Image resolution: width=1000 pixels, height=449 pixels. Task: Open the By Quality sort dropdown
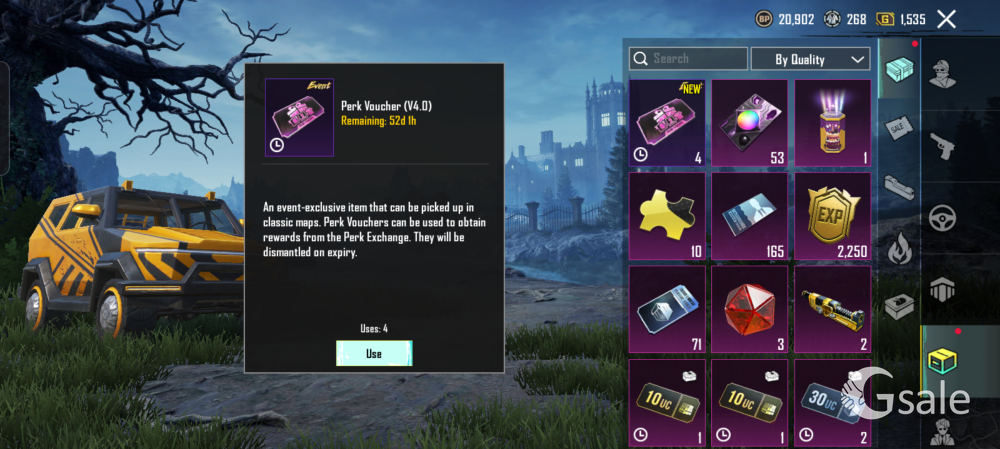(x=810, y=59)
